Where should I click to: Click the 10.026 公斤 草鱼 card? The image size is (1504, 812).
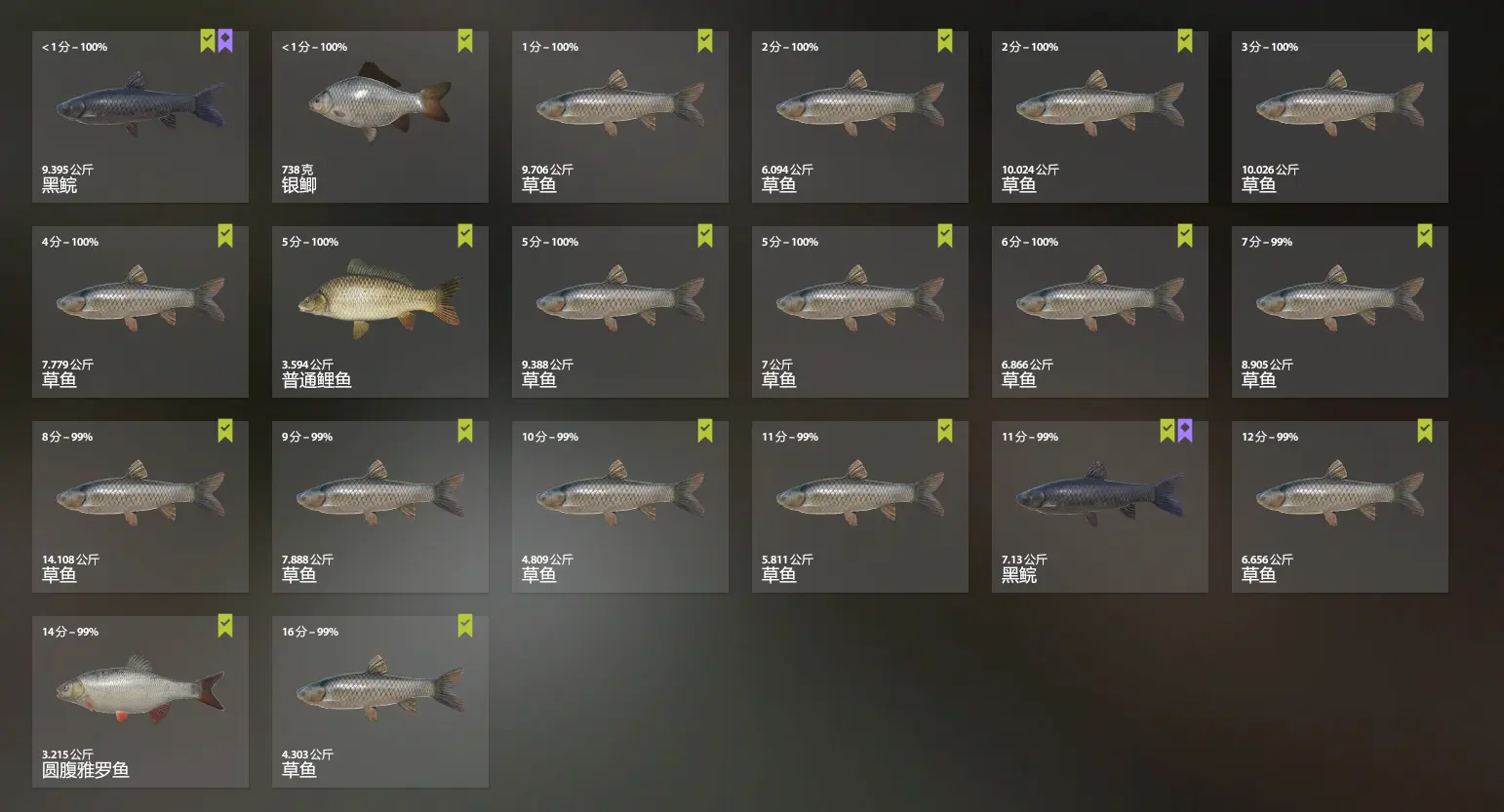click(x=1339, y=117)
